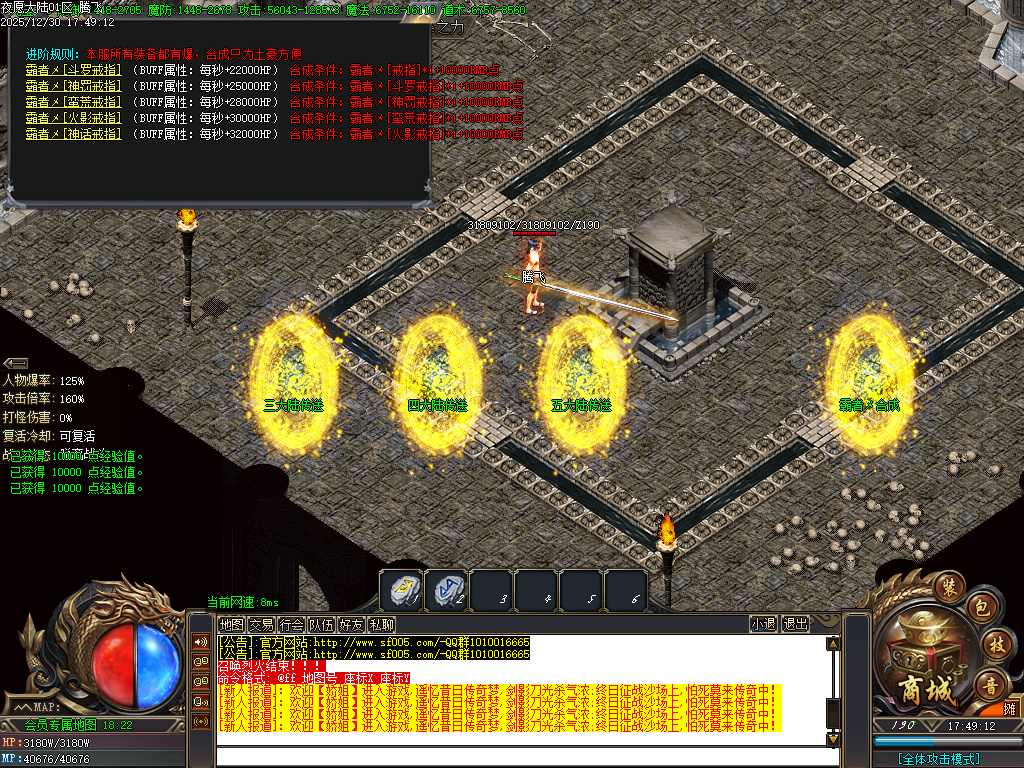Open the 私聊 private chat button
The width and height of the screenshot is (1024, 768).
381,624
